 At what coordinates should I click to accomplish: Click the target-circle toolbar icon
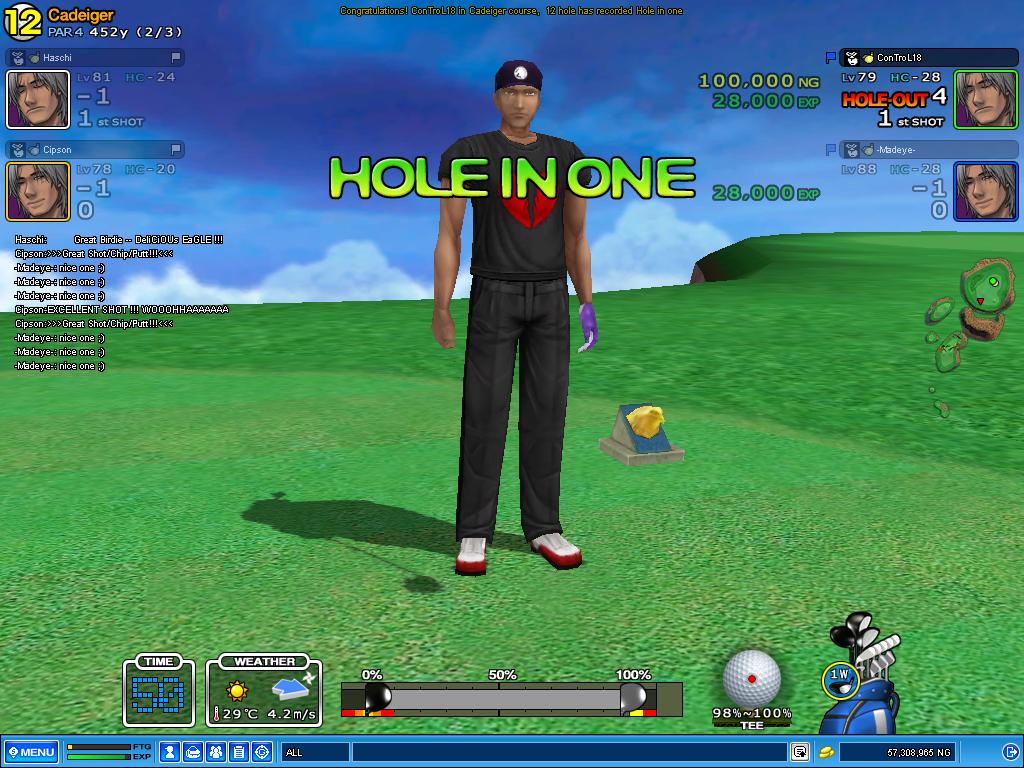pos(262,752)
